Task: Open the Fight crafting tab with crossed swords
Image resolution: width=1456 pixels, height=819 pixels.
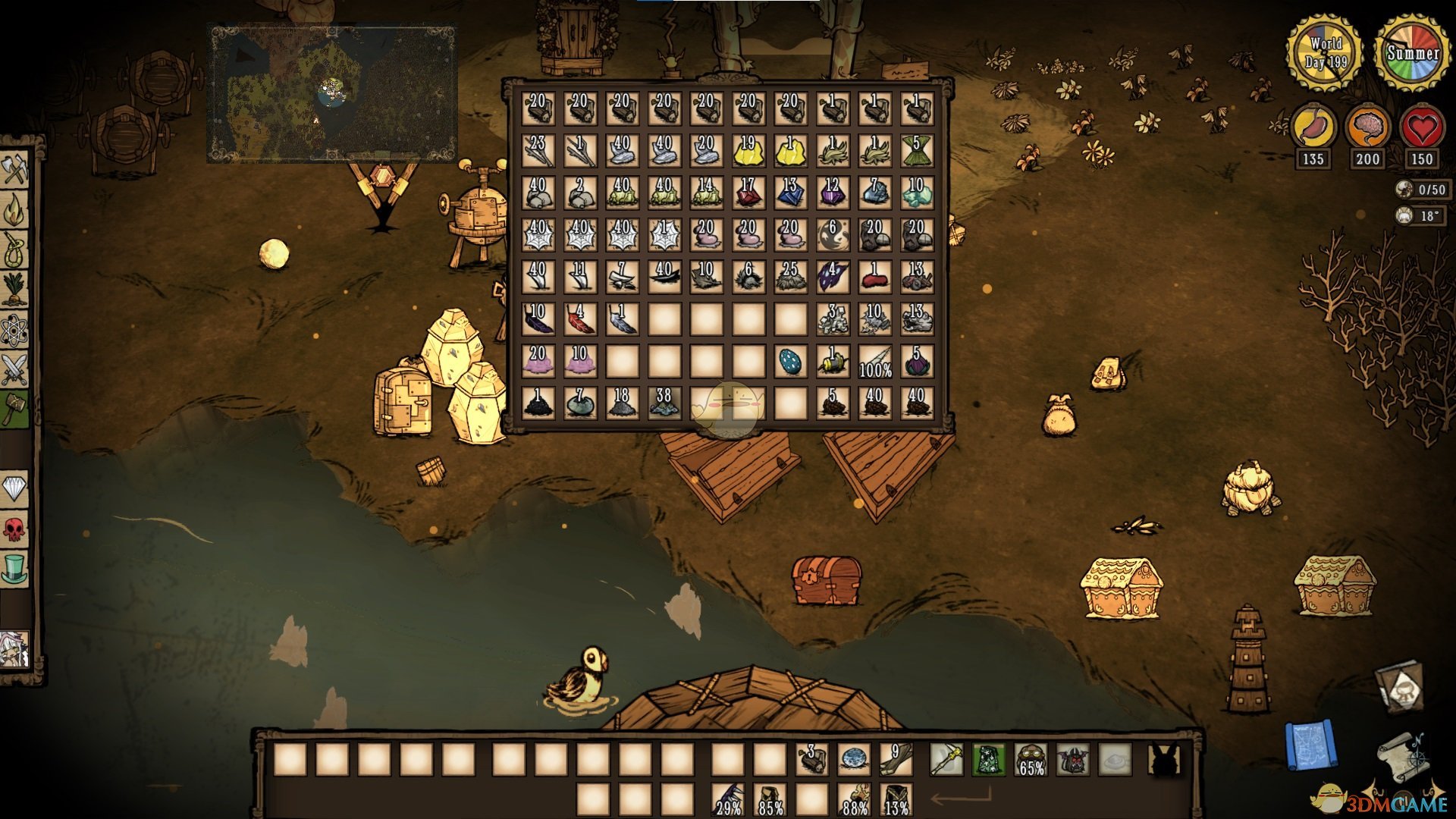Action: 15,370
